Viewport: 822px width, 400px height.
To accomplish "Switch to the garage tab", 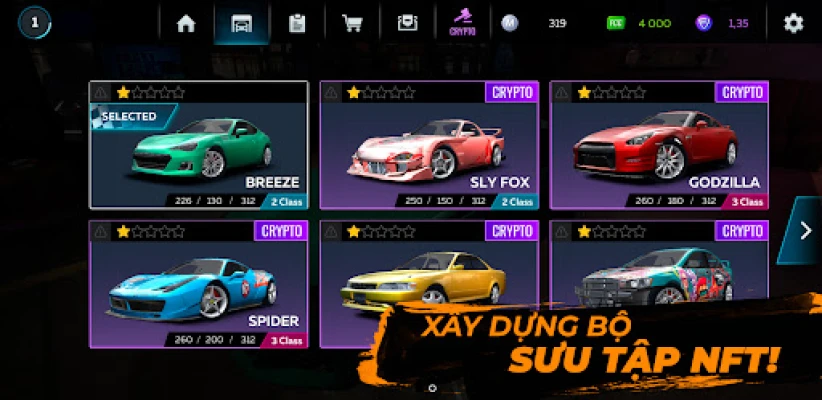I will [x=241, y=23].
